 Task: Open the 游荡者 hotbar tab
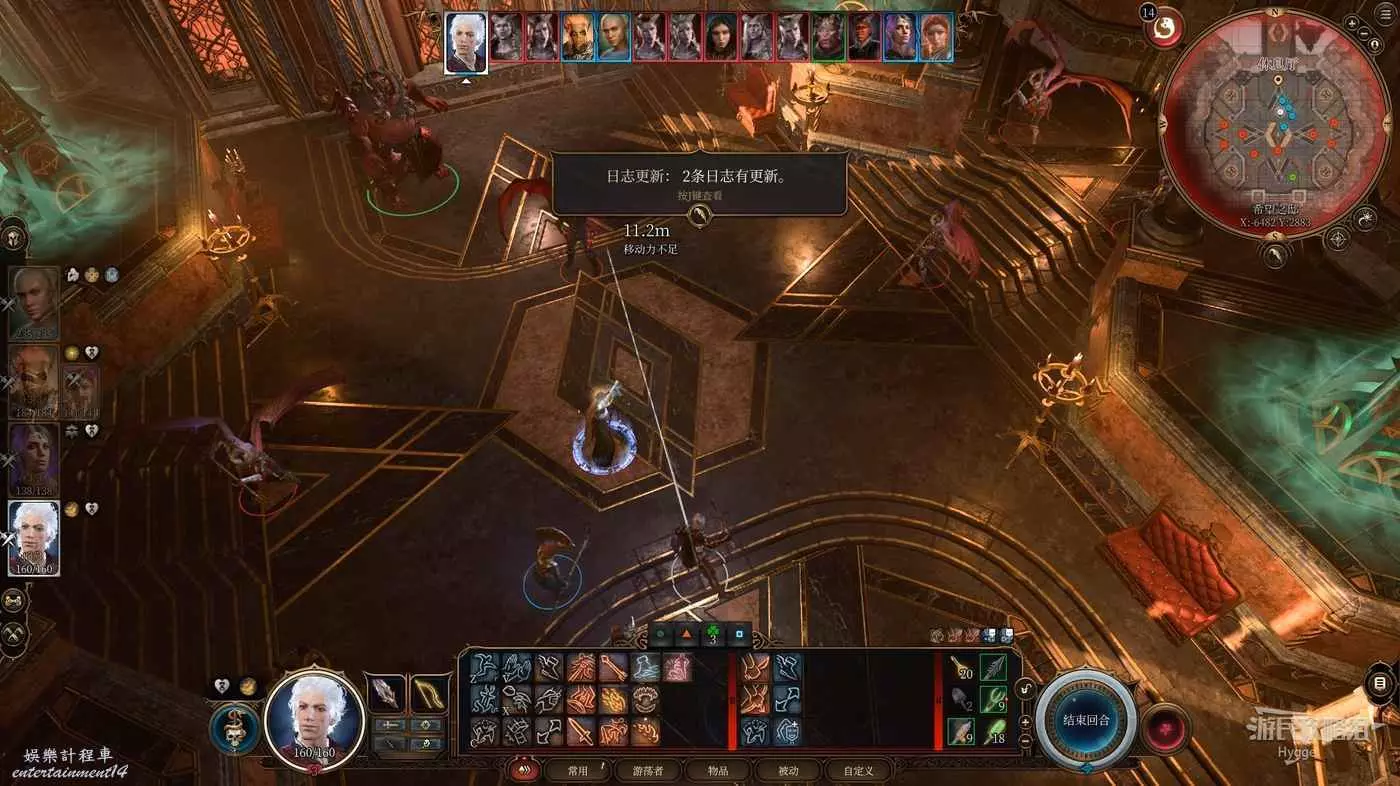[x=648, y=770]
